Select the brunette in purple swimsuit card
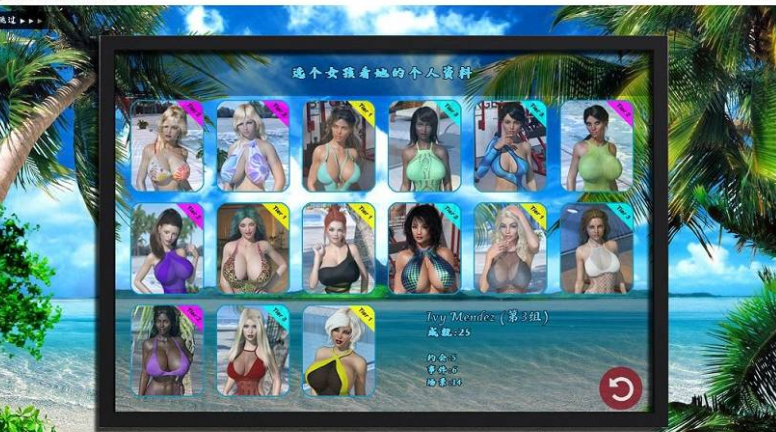Screen dimensions: 776x432 (x=167, y=248)
